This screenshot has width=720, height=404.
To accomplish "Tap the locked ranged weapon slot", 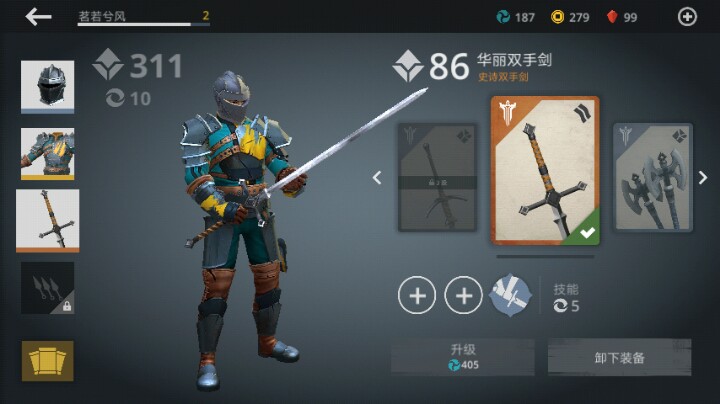I will 47,289.
